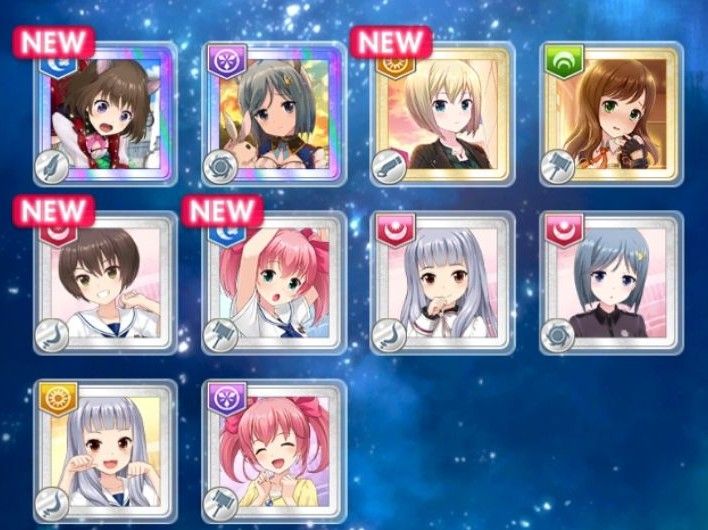Select the brown-haired girl with animal ears card
Screen dimensions: 708x530
click(104, 115)
